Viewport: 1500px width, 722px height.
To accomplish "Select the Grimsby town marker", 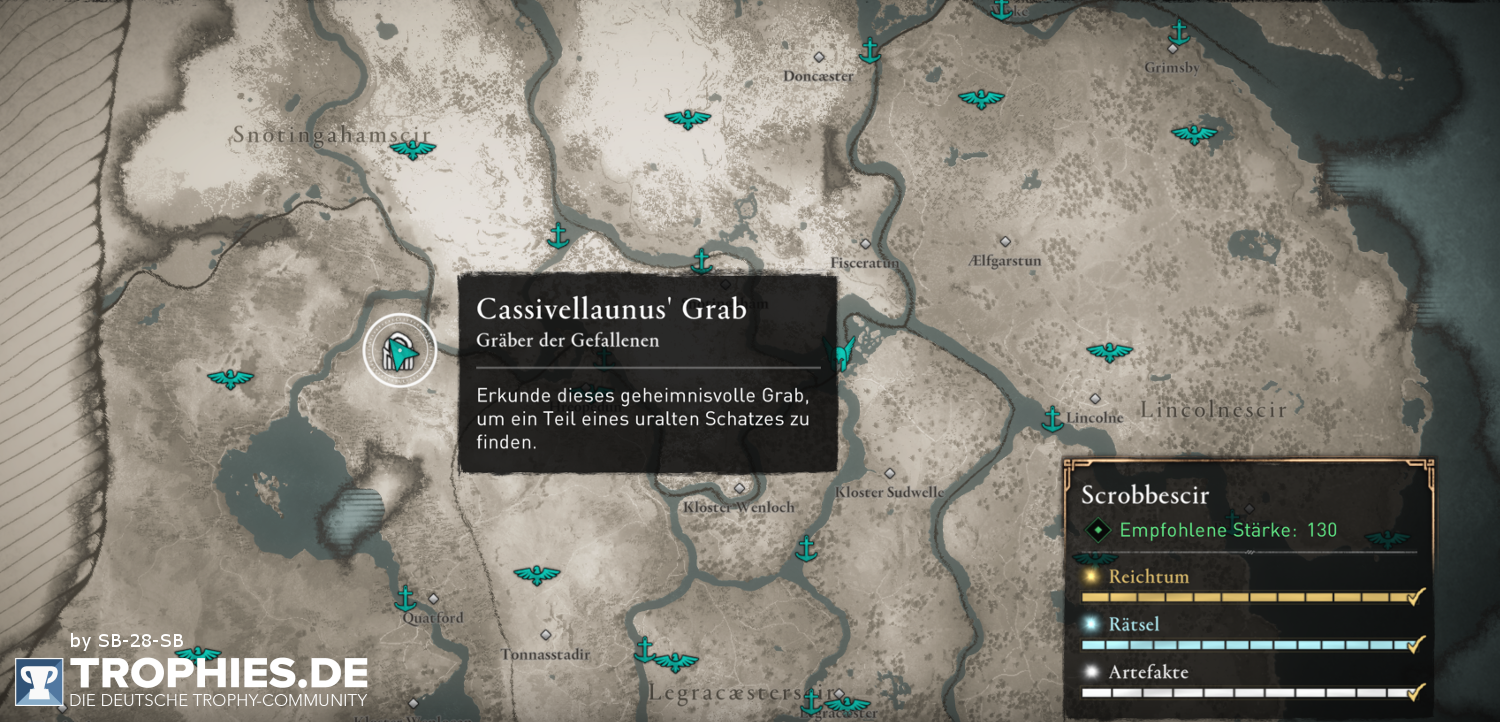I will click(x=1172, y=48).
